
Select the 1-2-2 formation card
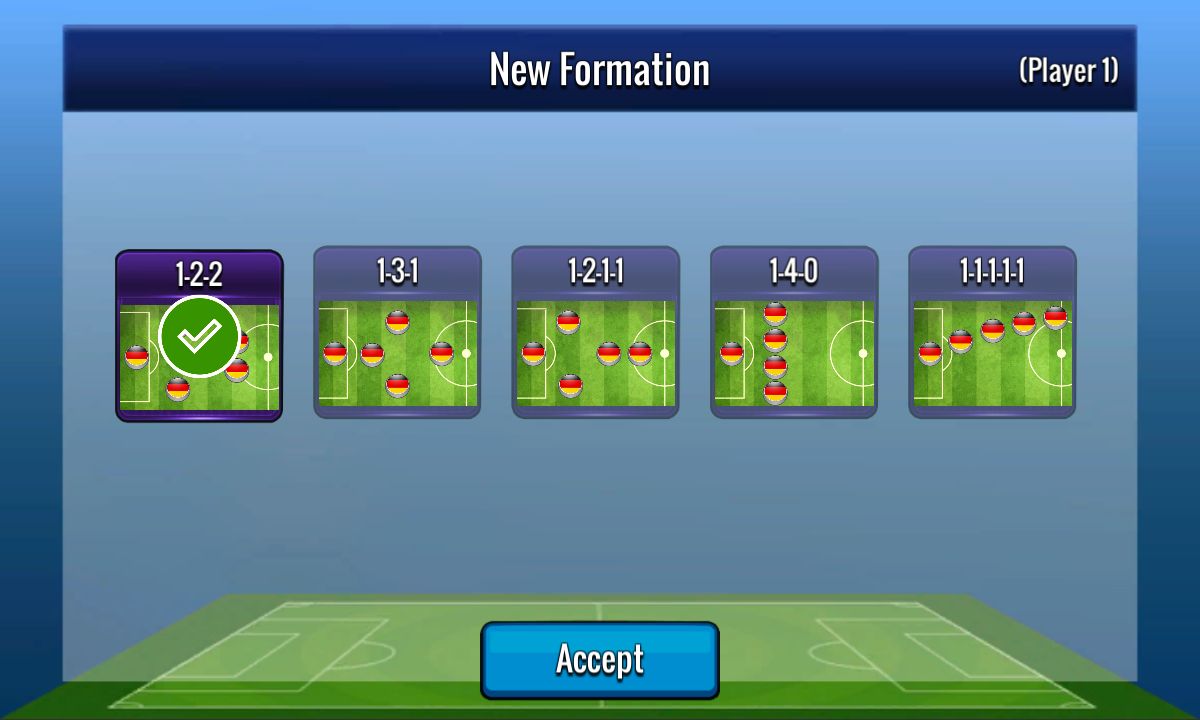point(199,336)
